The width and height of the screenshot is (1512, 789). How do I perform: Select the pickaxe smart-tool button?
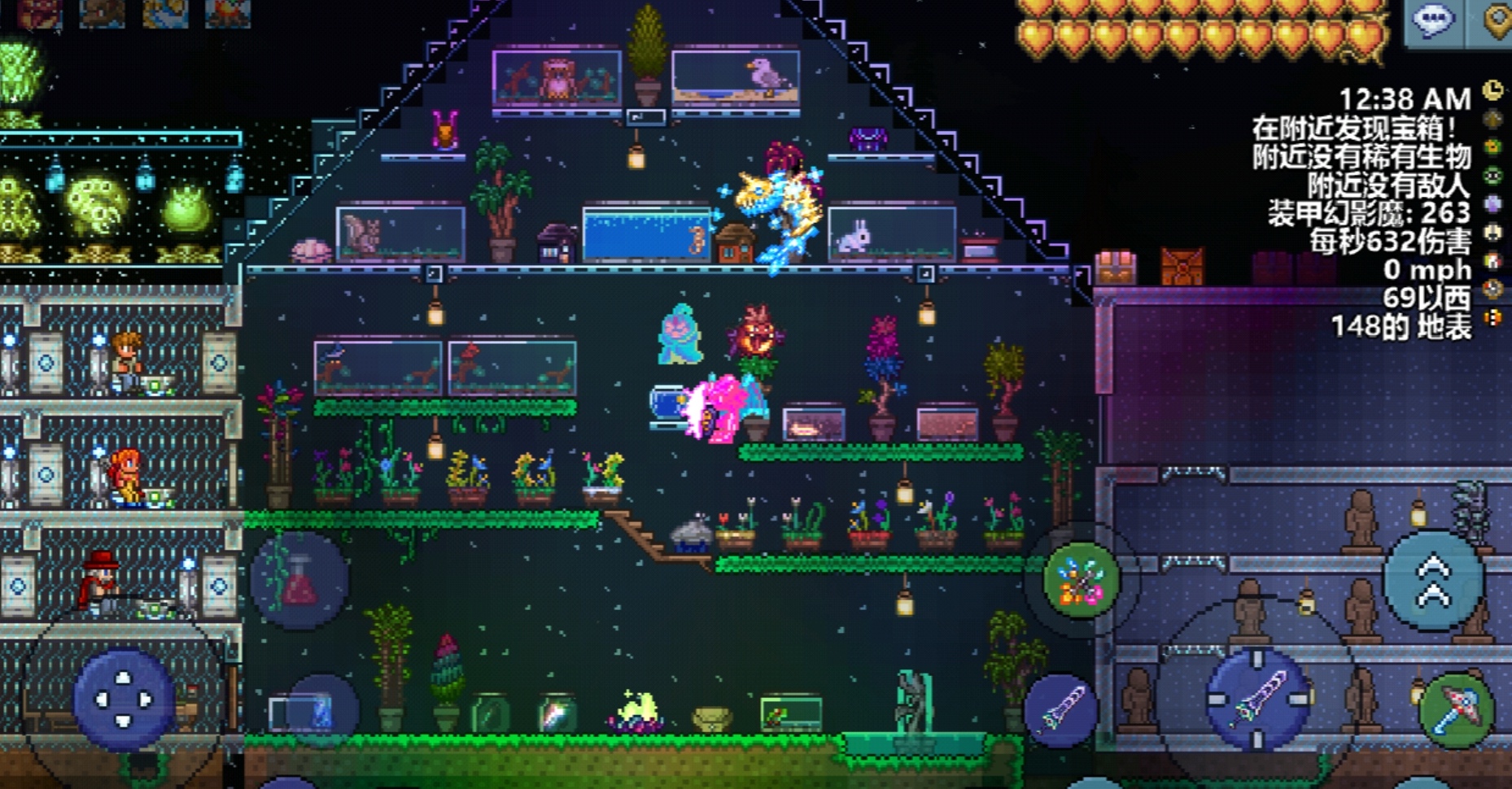pyautogui.click(x=1456, y=709)
